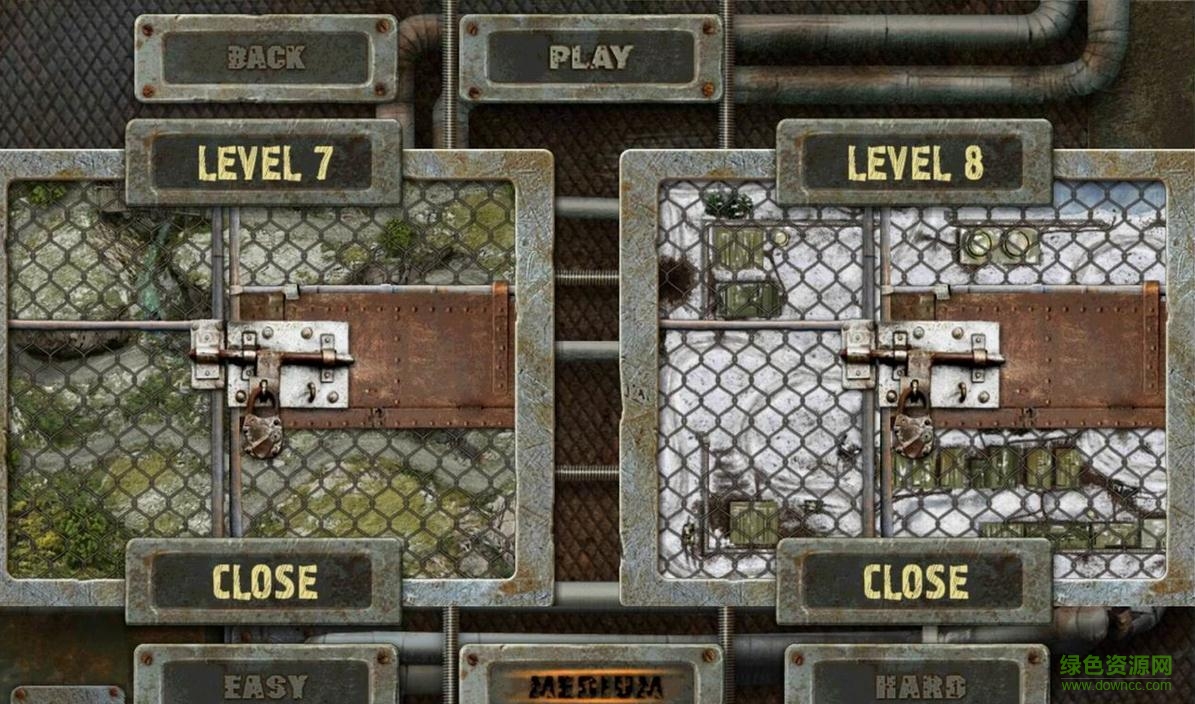Go back using the BACK button
This screenshot has height=704, width=1195.
pyautogui.click(x=265, y=58)
